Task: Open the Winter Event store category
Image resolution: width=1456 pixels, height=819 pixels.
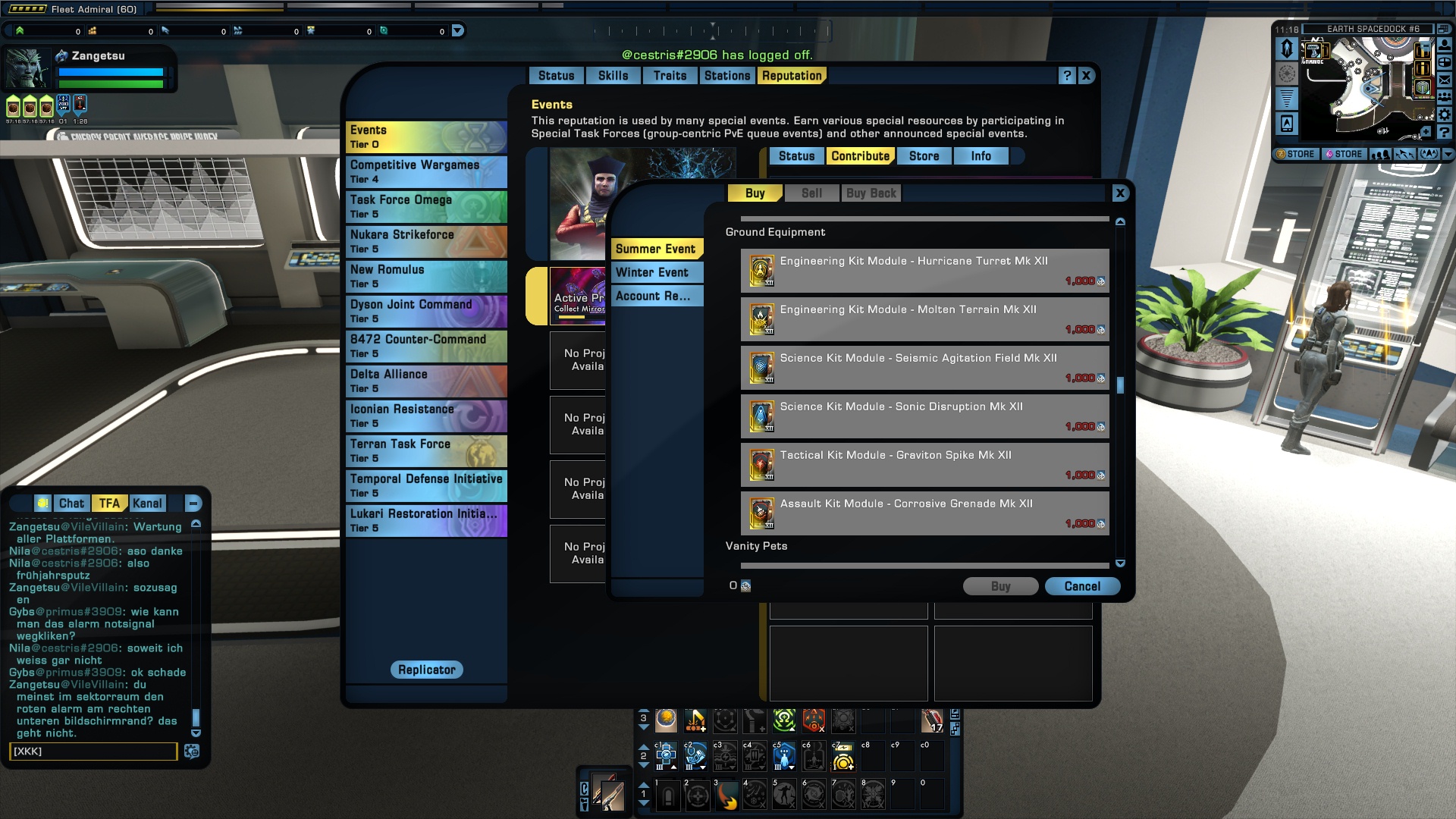Action: click(657, 272)
